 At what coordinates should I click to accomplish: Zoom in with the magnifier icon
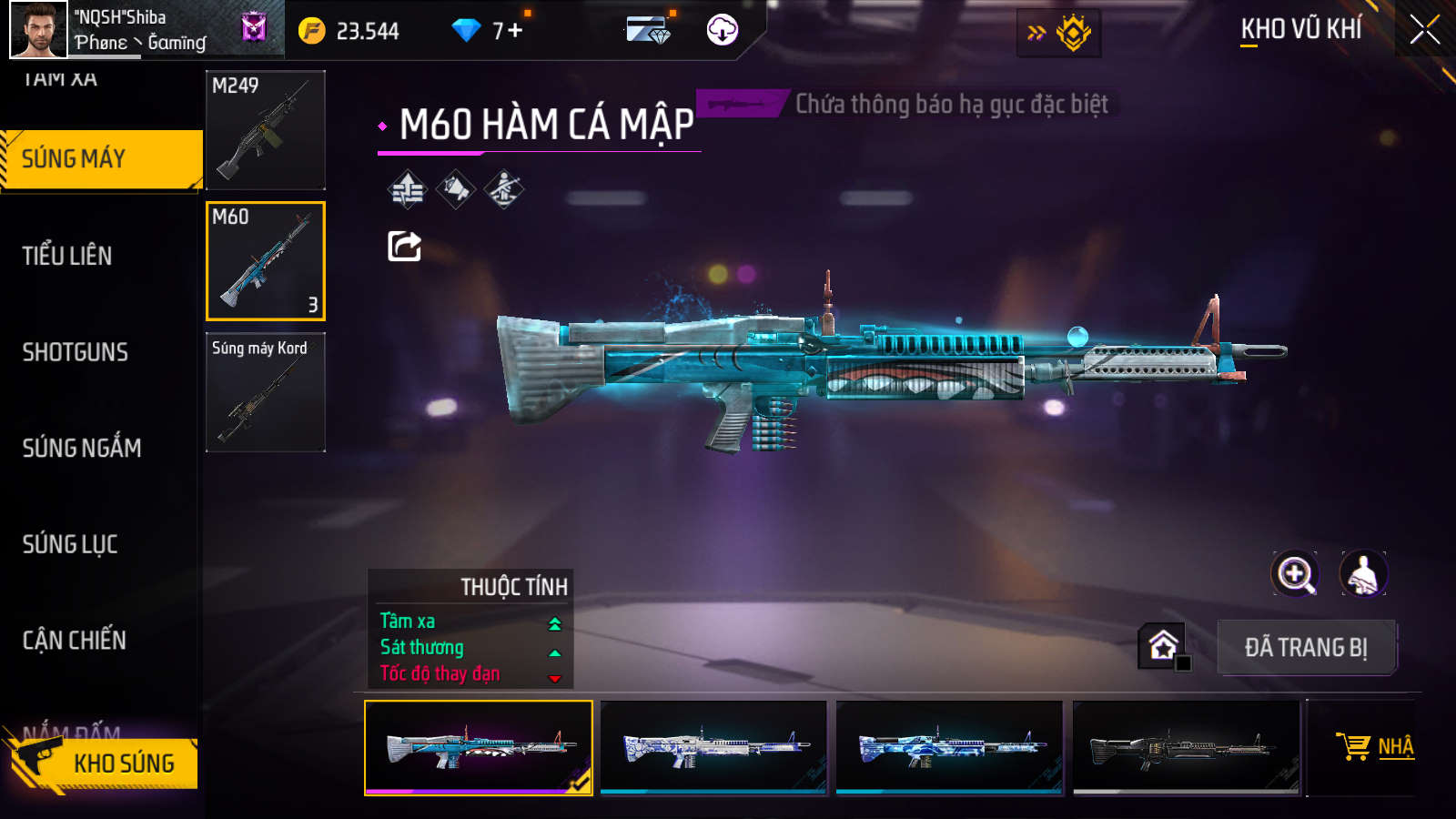pos(1295,574)
